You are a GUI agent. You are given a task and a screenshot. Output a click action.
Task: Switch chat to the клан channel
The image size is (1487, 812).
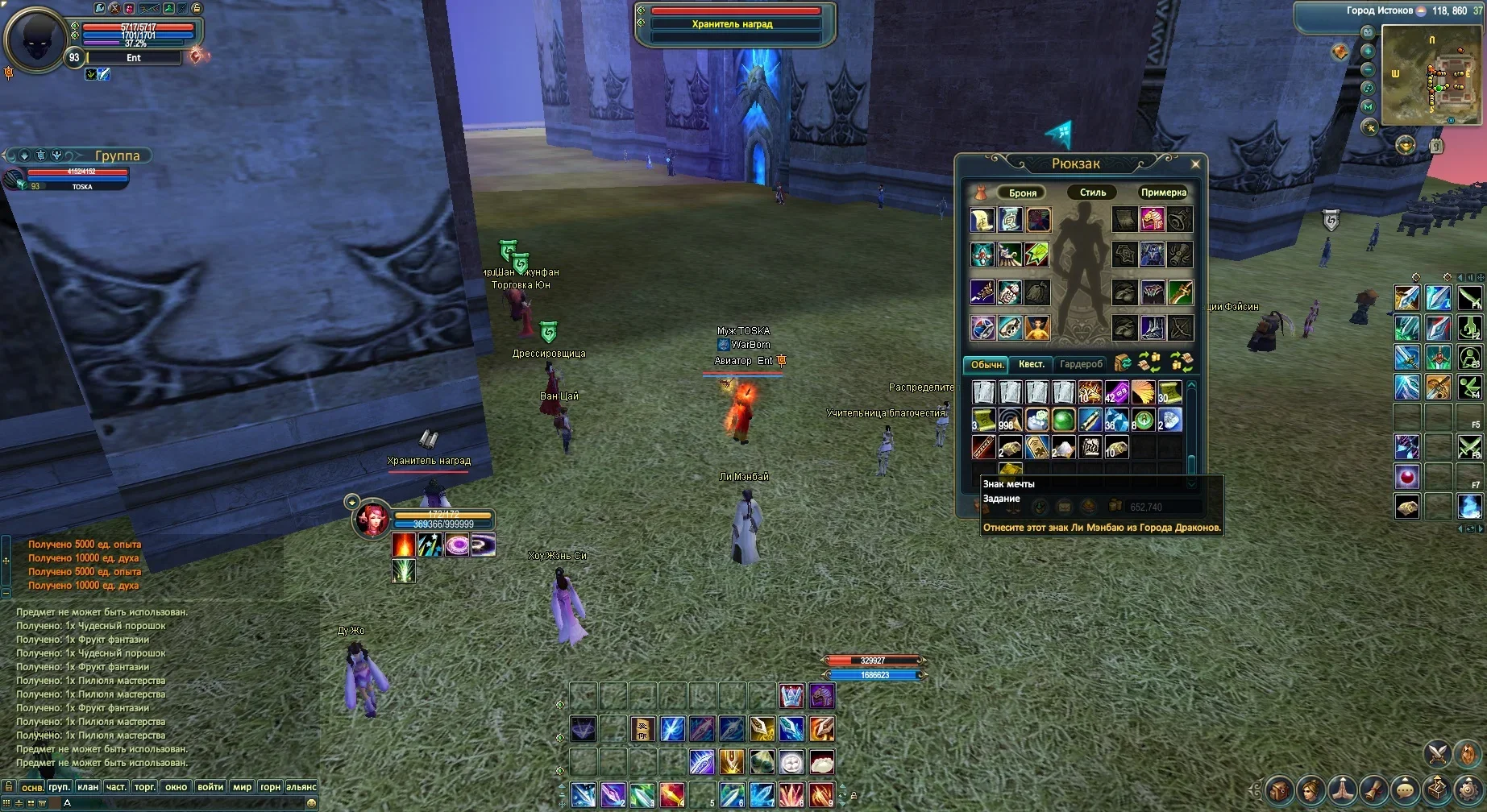pyautogui.click(x=88, y=787)
